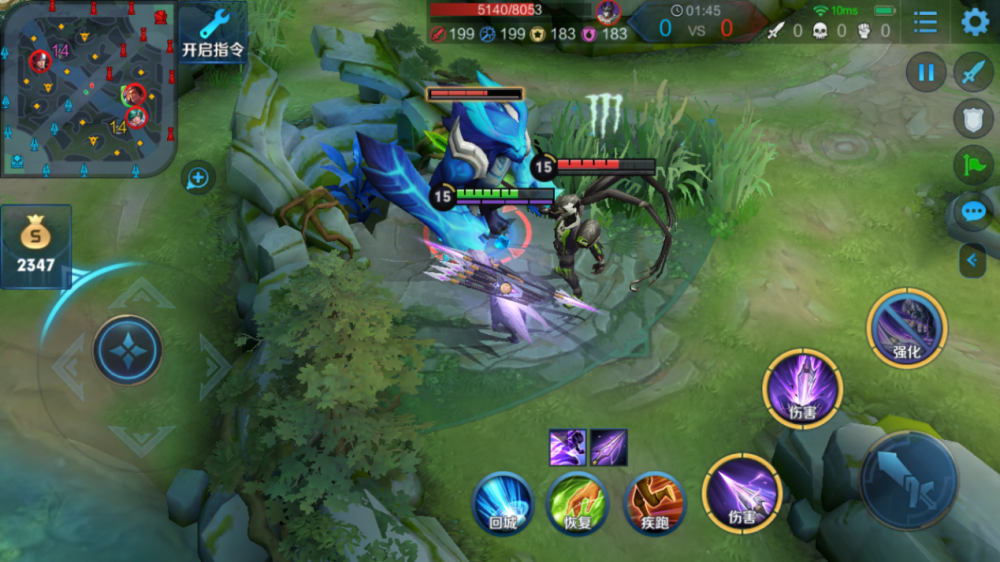
Task: Open the gold shop showing 2347
Action: click(x=36, y=246)
